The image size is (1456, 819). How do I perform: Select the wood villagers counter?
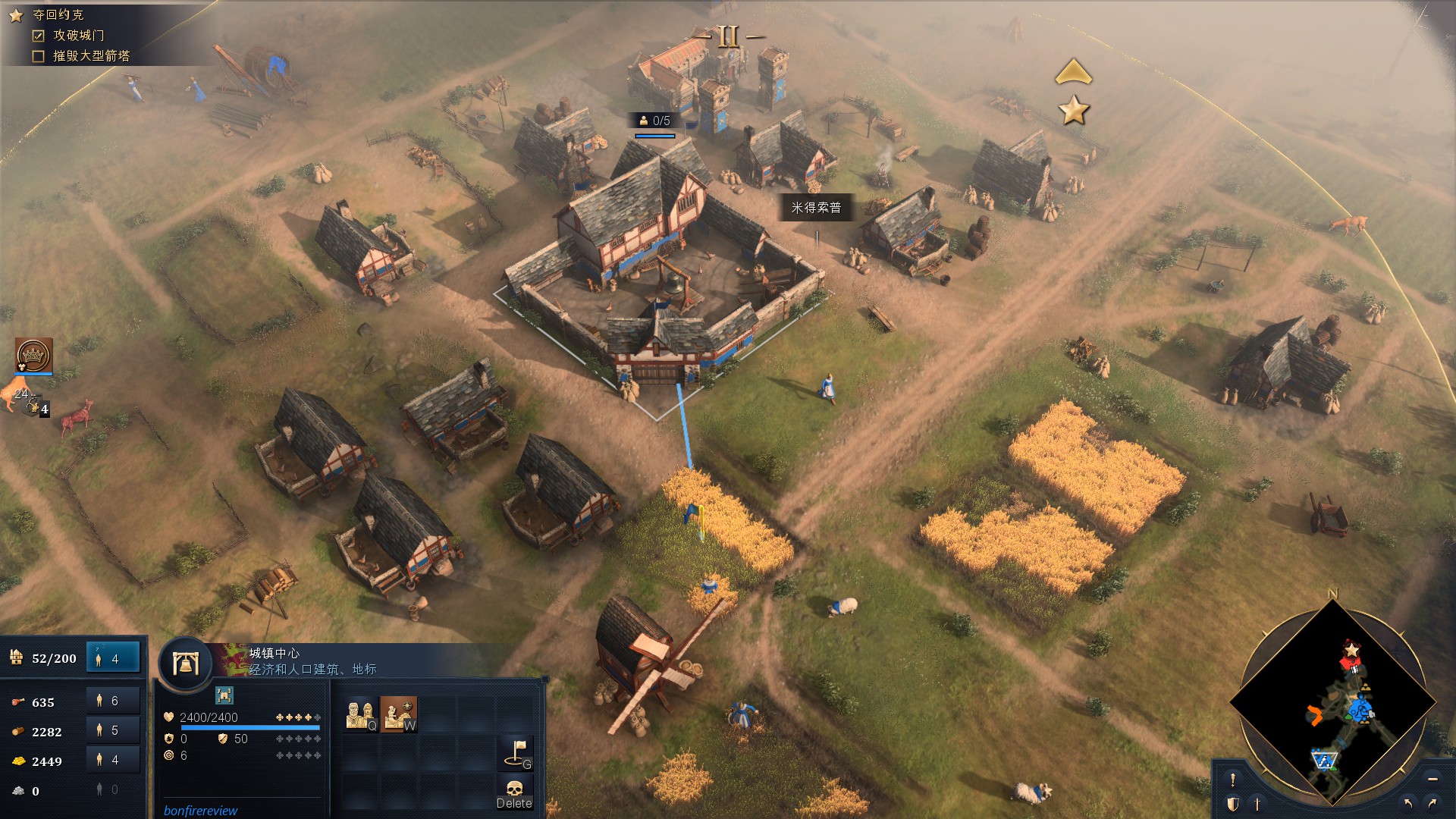coord(113,730)
